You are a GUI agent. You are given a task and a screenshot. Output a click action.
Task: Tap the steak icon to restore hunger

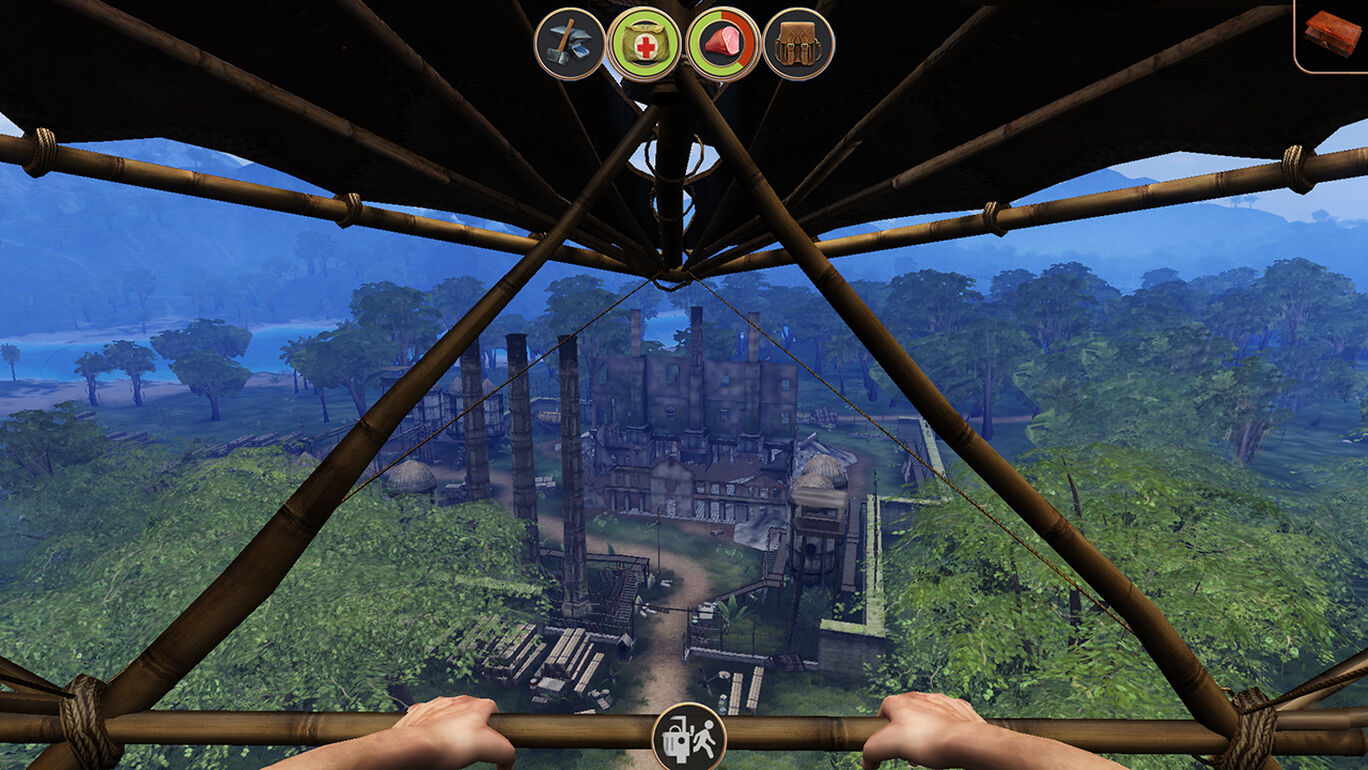click(723, 42)
